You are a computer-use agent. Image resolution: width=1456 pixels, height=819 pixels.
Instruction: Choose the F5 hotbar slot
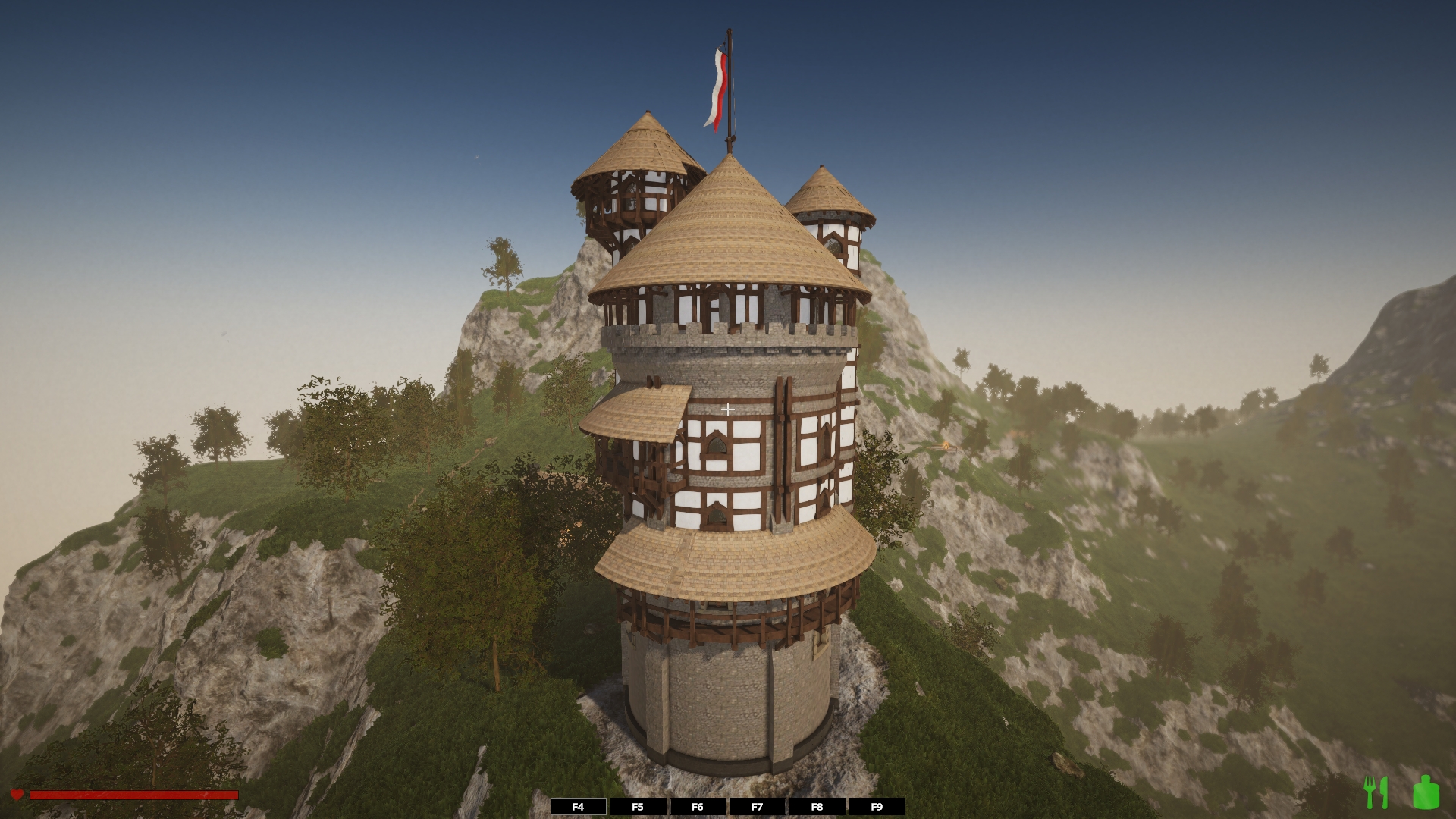tap(638, 807)
